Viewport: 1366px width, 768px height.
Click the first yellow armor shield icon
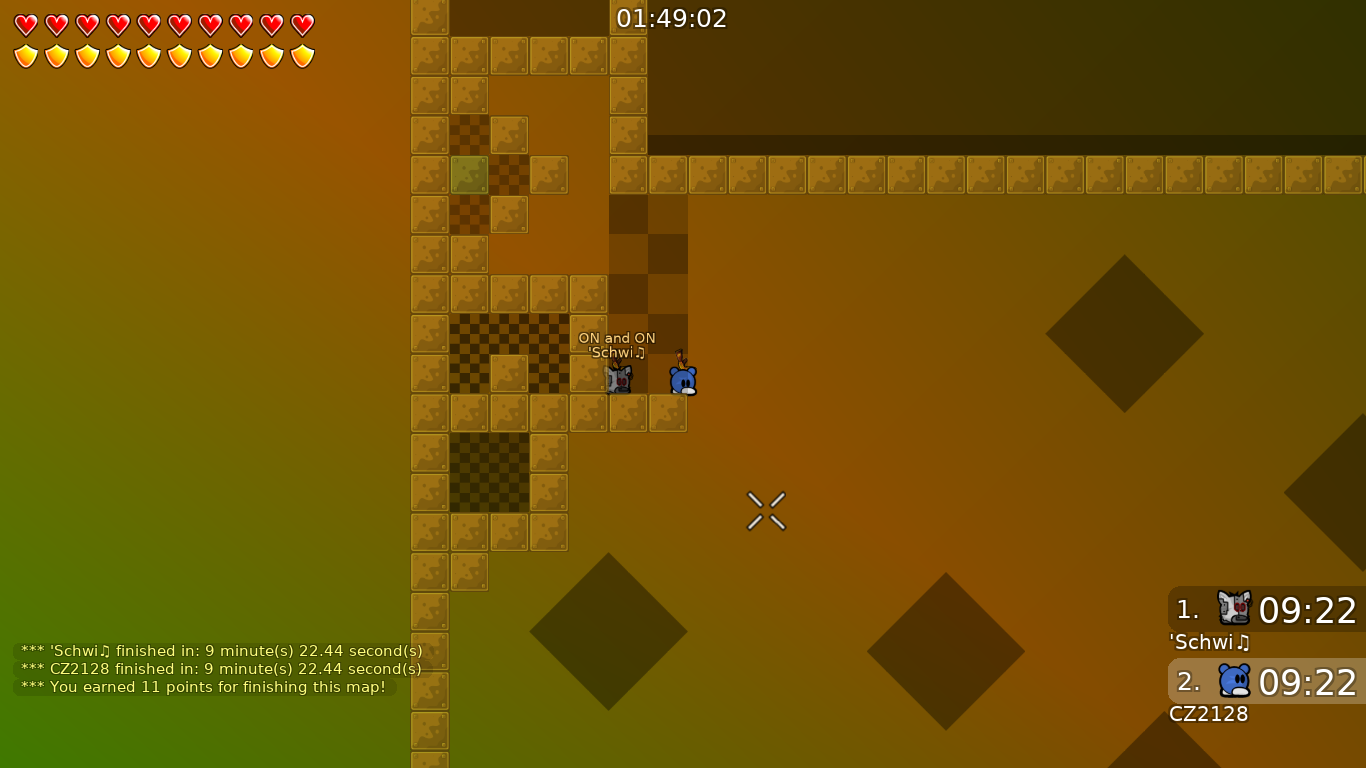pos(25,55)
